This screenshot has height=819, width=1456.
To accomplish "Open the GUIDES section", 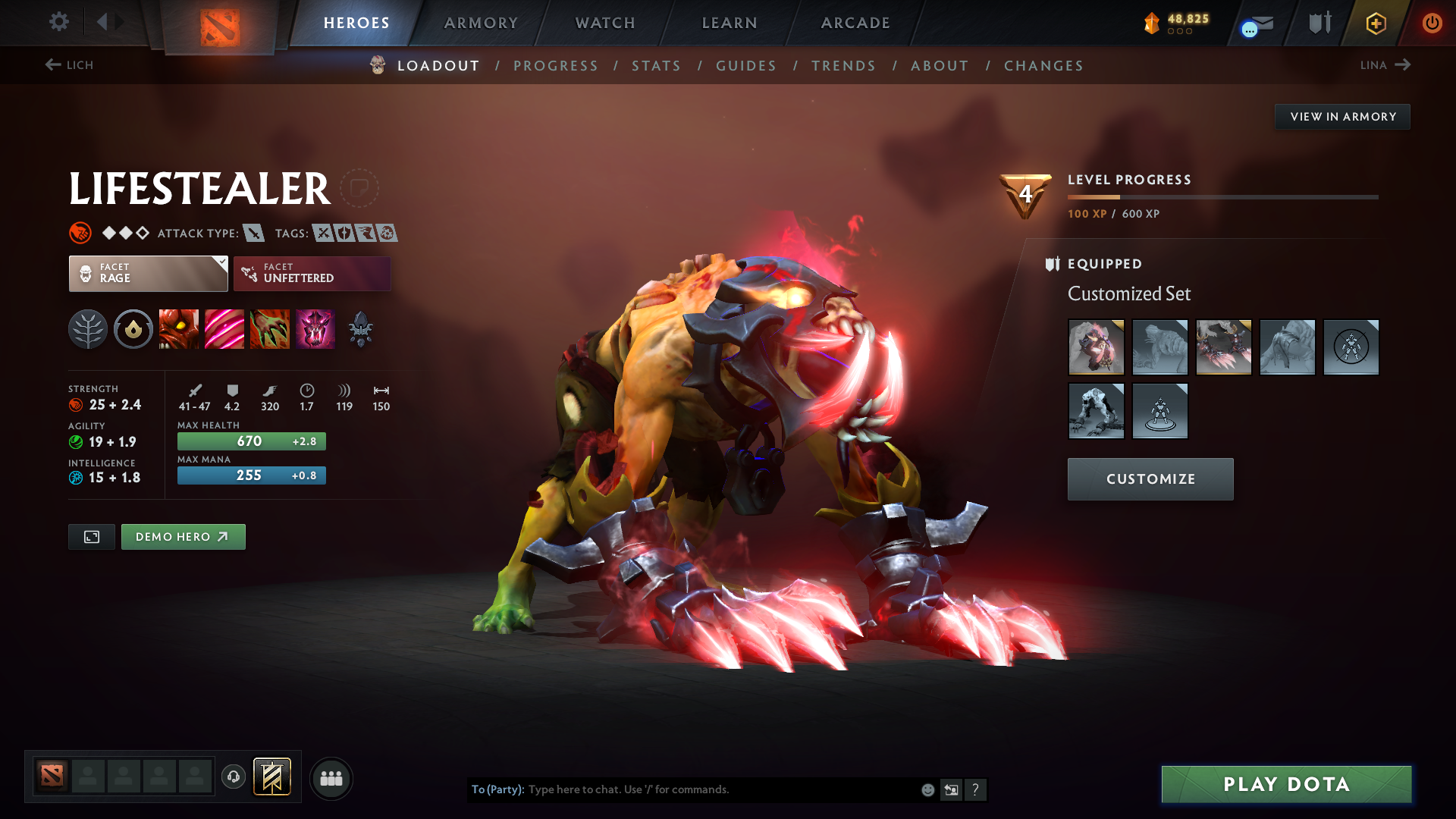I will (745, 65).
